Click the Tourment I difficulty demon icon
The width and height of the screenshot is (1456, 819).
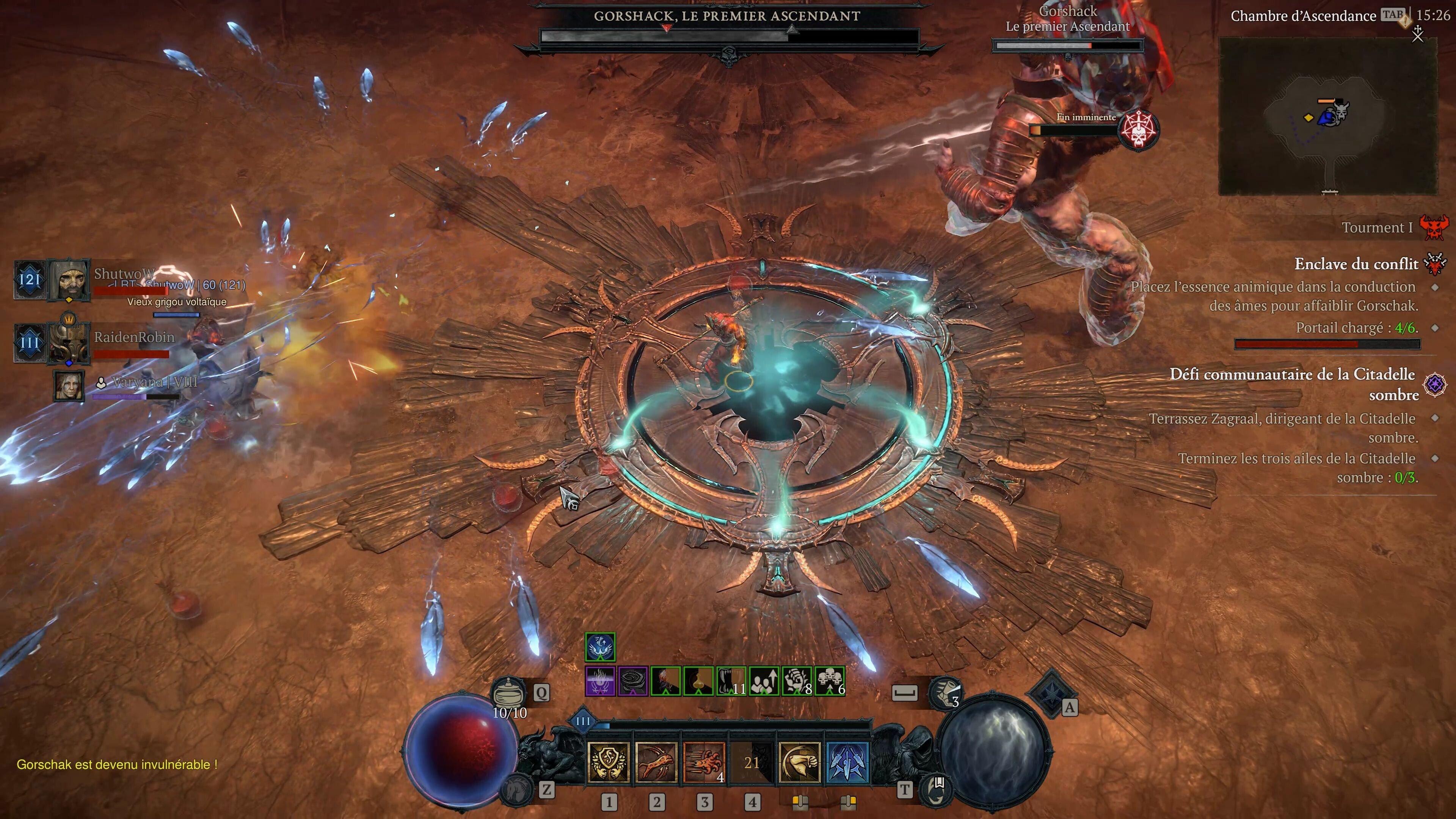point(1434,227)
